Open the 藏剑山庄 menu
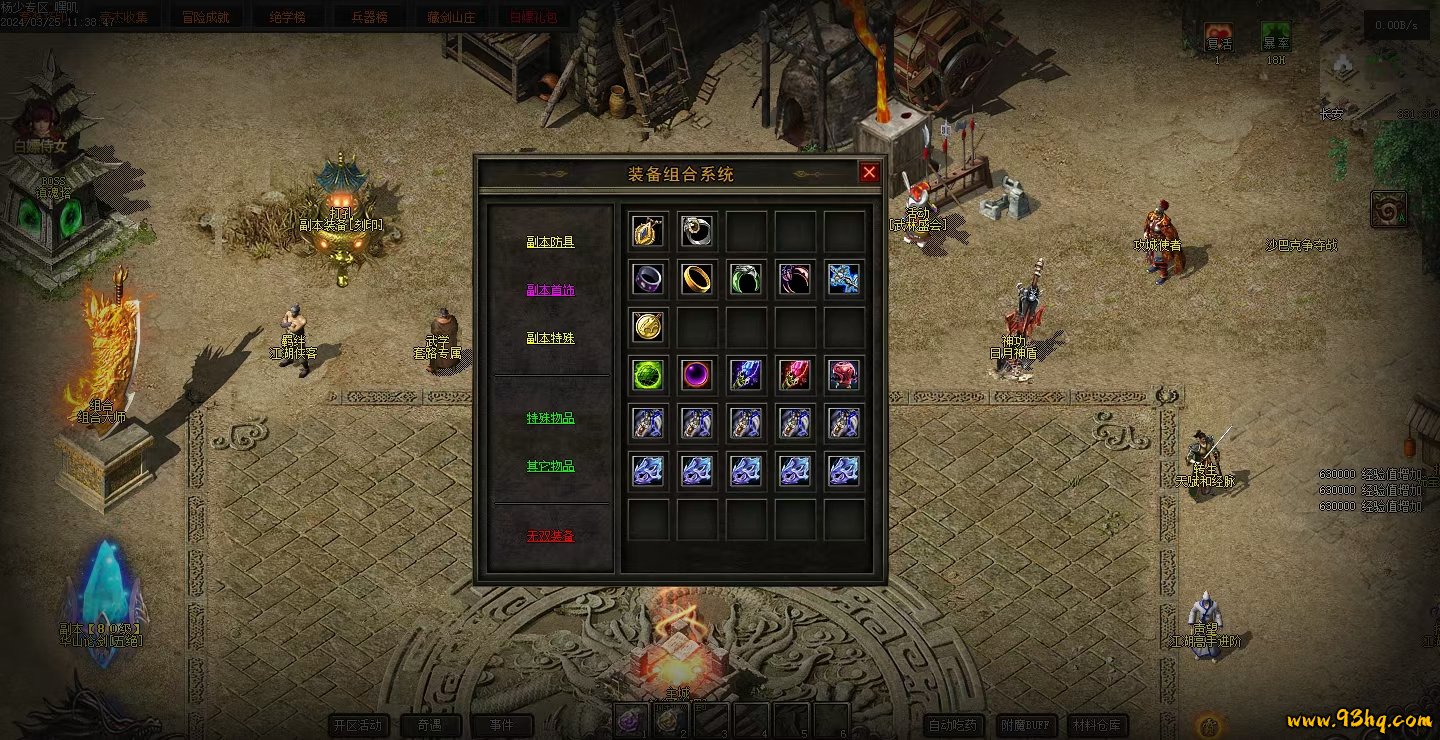The height and width of the screenshot is (740, 1440). (x=451, y=17)
